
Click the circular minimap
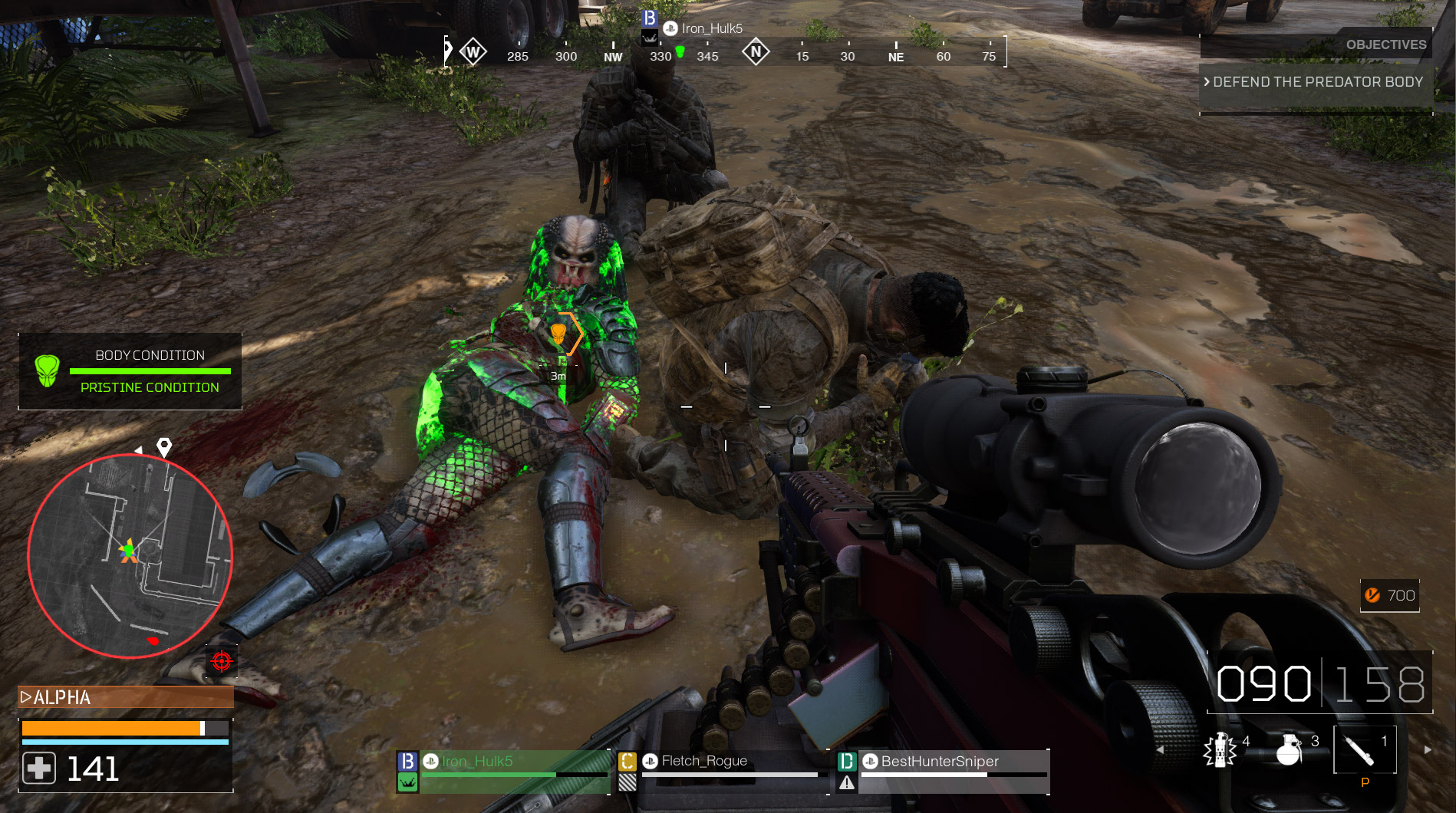pos(130,555)
